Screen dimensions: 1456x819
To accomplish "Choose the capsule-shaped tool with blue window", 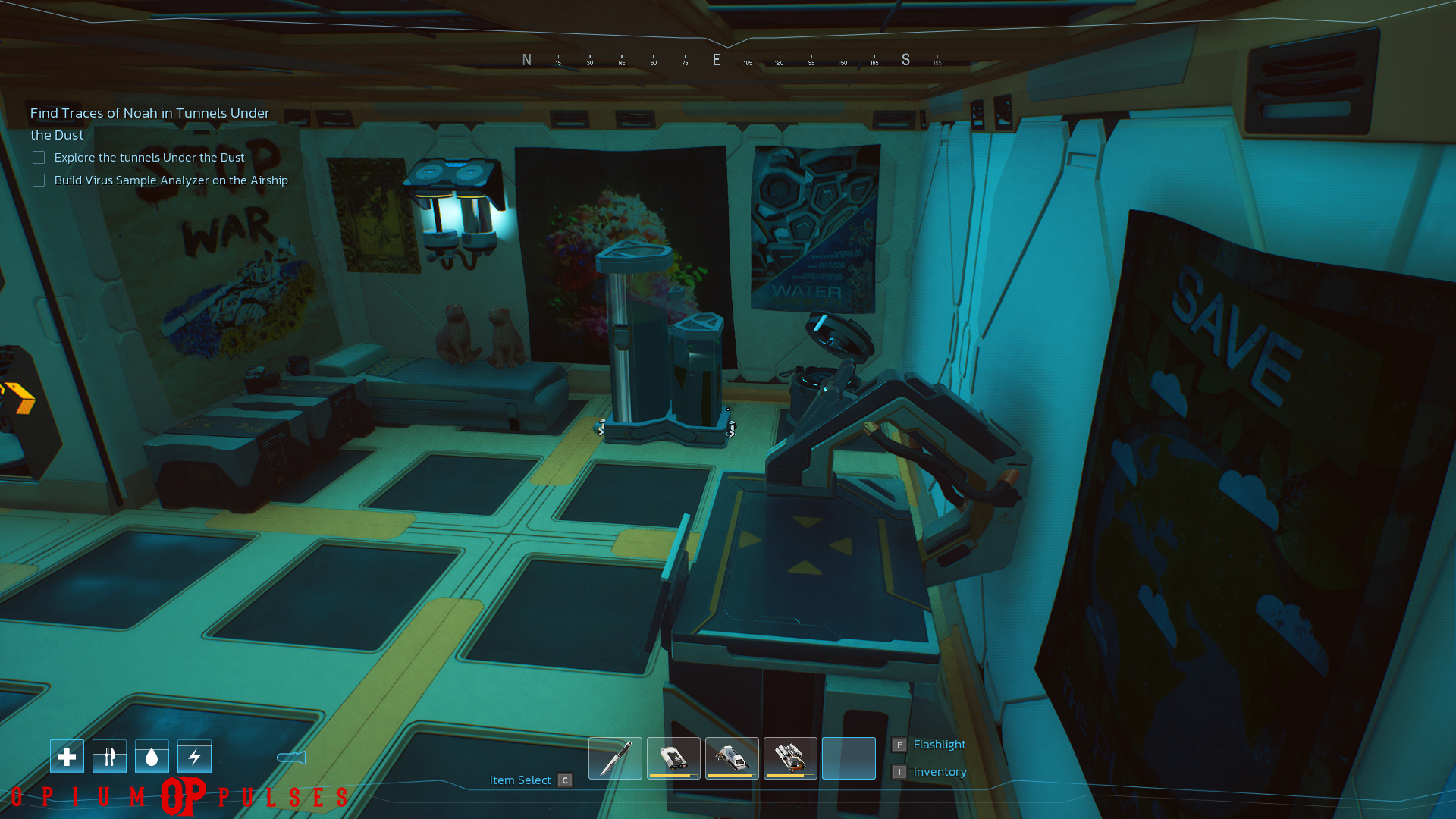I will tap(732, 758).
